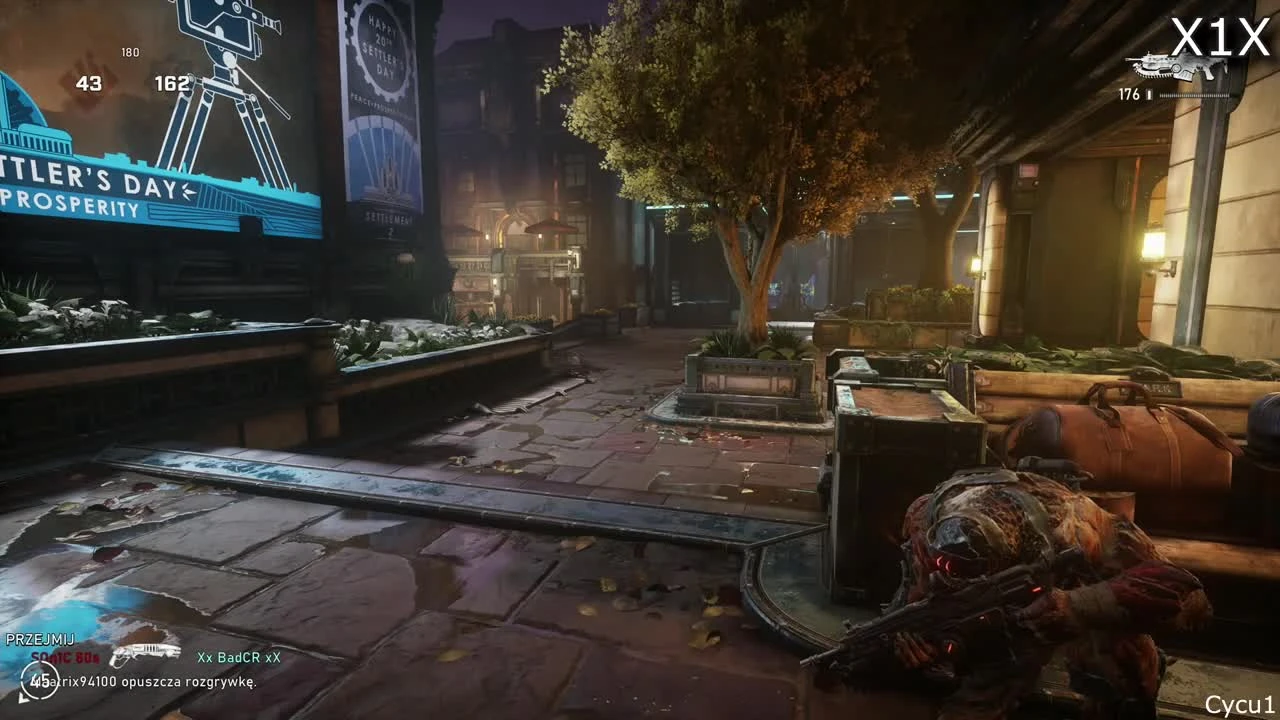
Task: Select the Lancer weapon icon top right
Action: pos(1180,65)
